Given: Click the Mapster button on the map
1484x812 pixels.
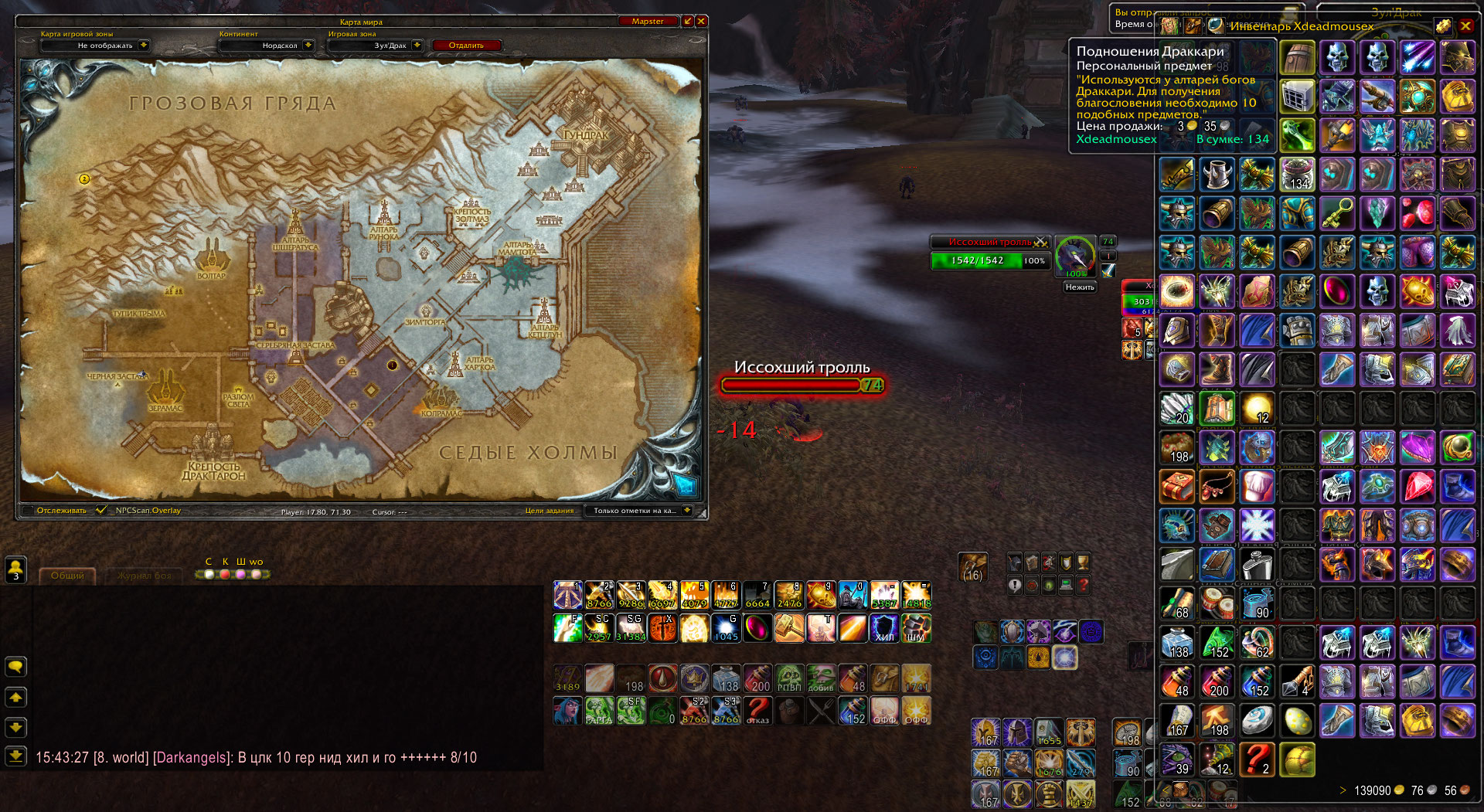Looking at the screenshot, I should [x=648, y=22].
